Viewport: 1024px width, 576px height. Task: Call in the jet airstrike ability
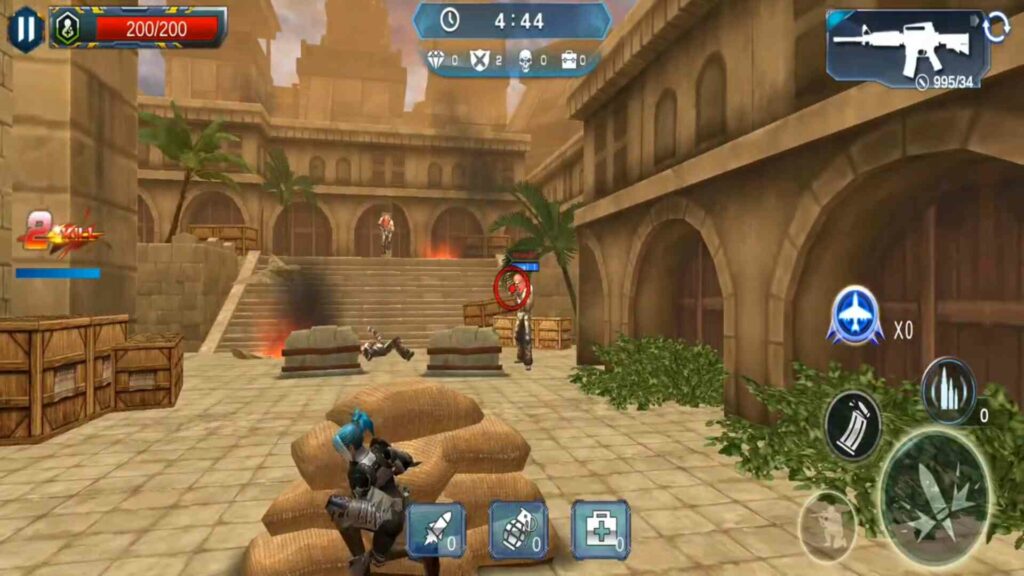pyautogui.click(x=855, y=317)
